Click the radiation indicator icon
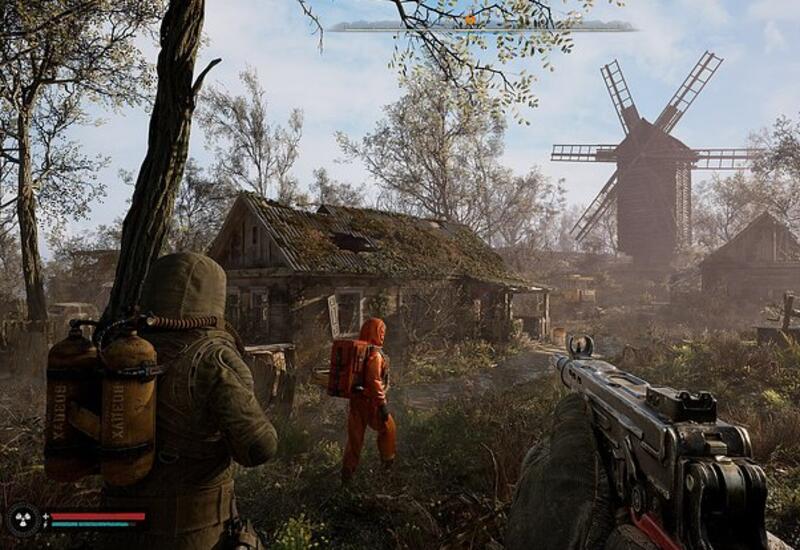This screenshot has width=800, height=550. click(22, 518)
